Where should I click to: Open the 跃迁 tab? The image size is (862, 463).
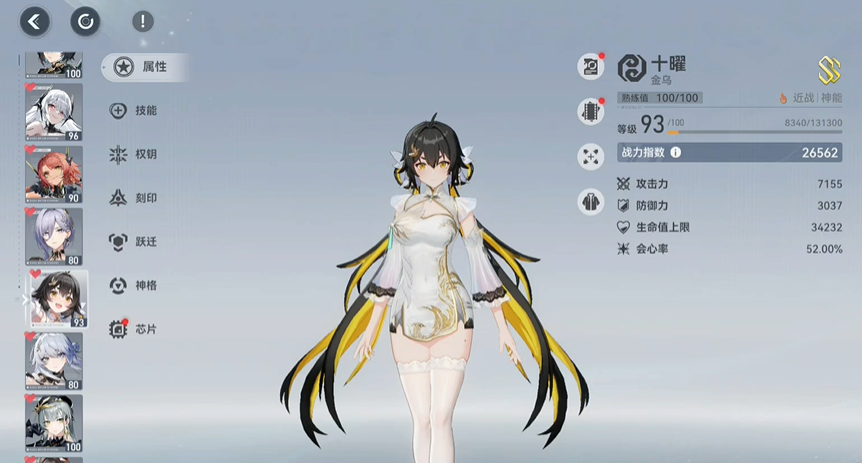point(134,241)
